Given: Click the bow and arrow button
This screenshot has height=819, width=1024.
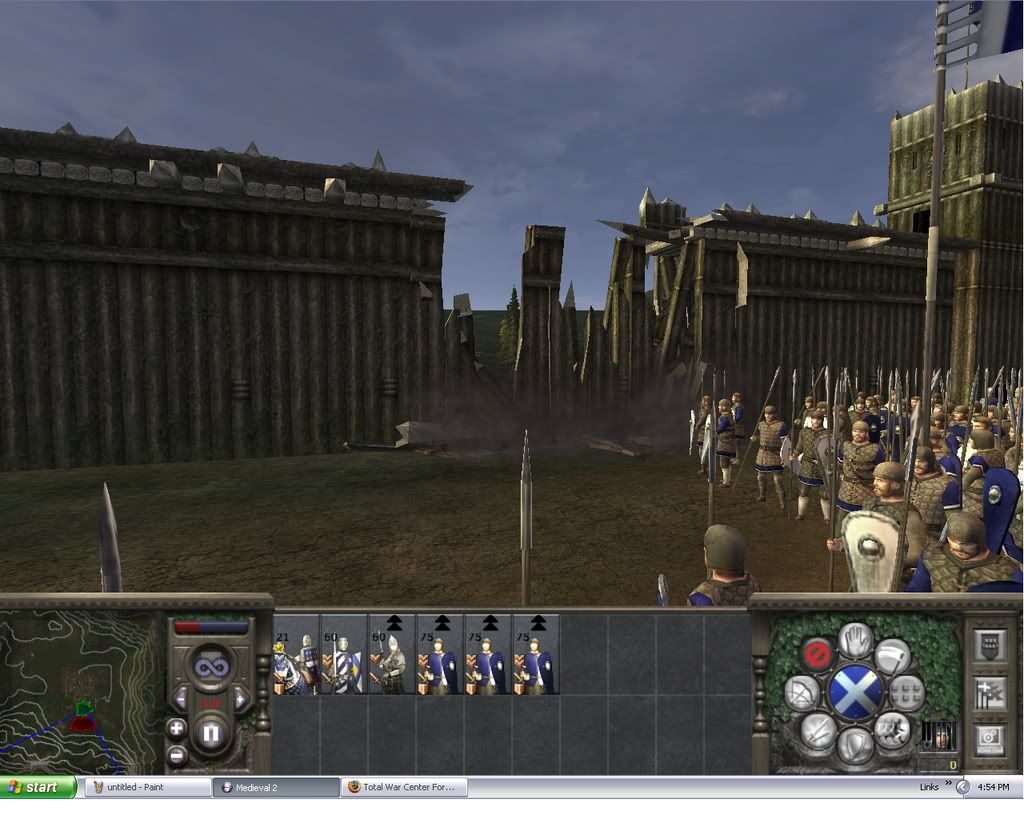Looking at the screenshot, I should (x=802, y=692).
